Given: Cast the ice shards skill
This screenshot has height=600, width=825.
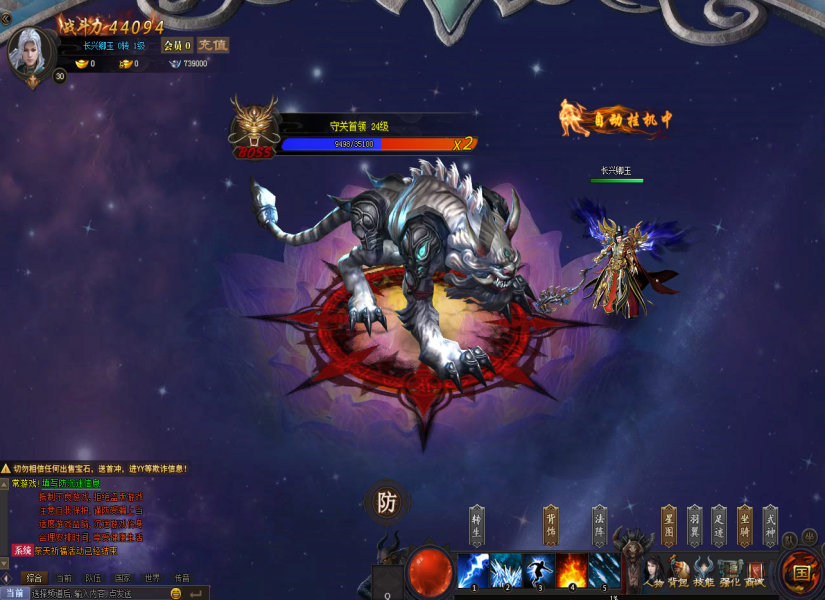Looking at the screenshot, I should tap(506, 570).
